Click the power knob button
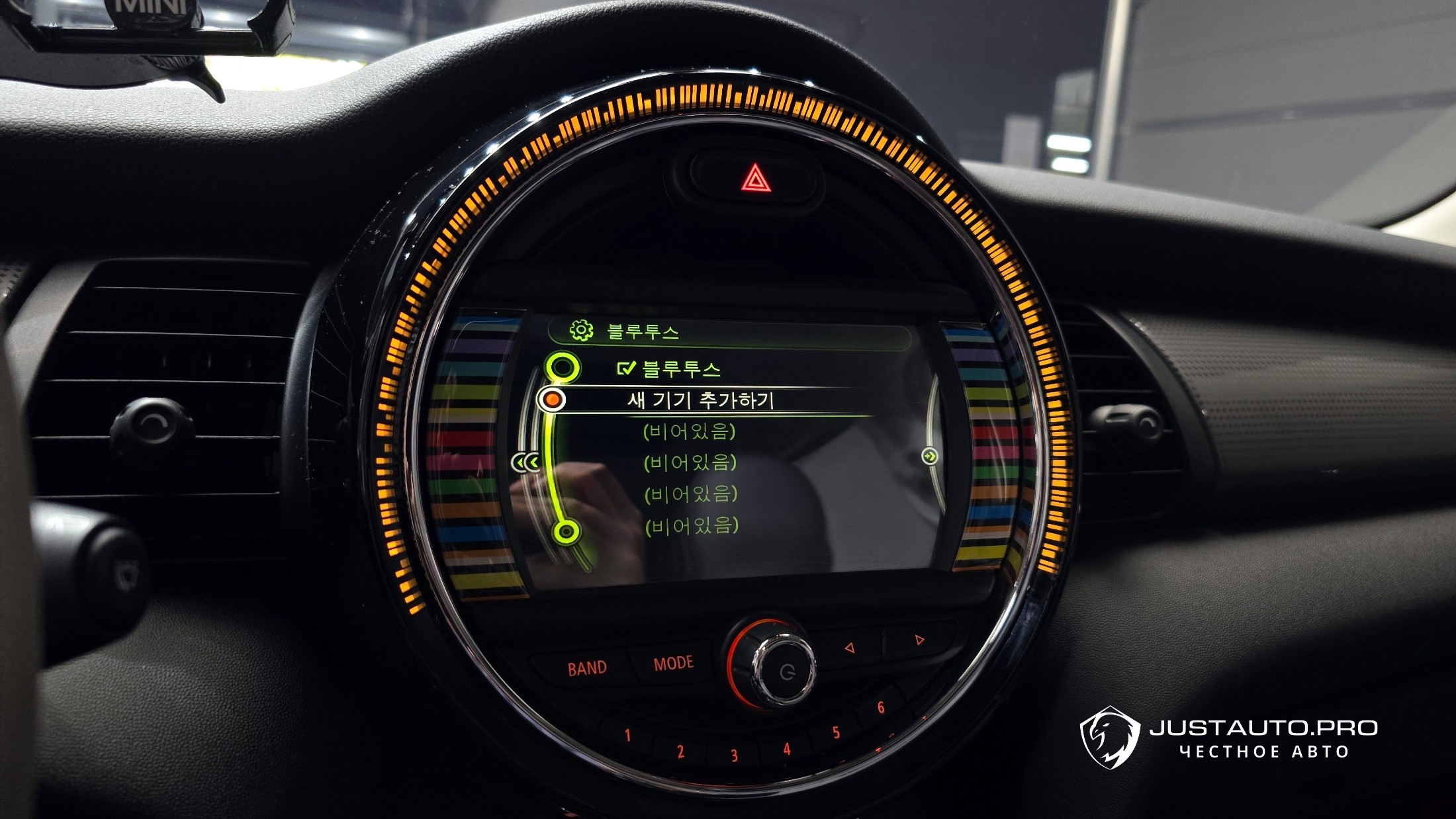1456x819 pixels. pos(786,672)
